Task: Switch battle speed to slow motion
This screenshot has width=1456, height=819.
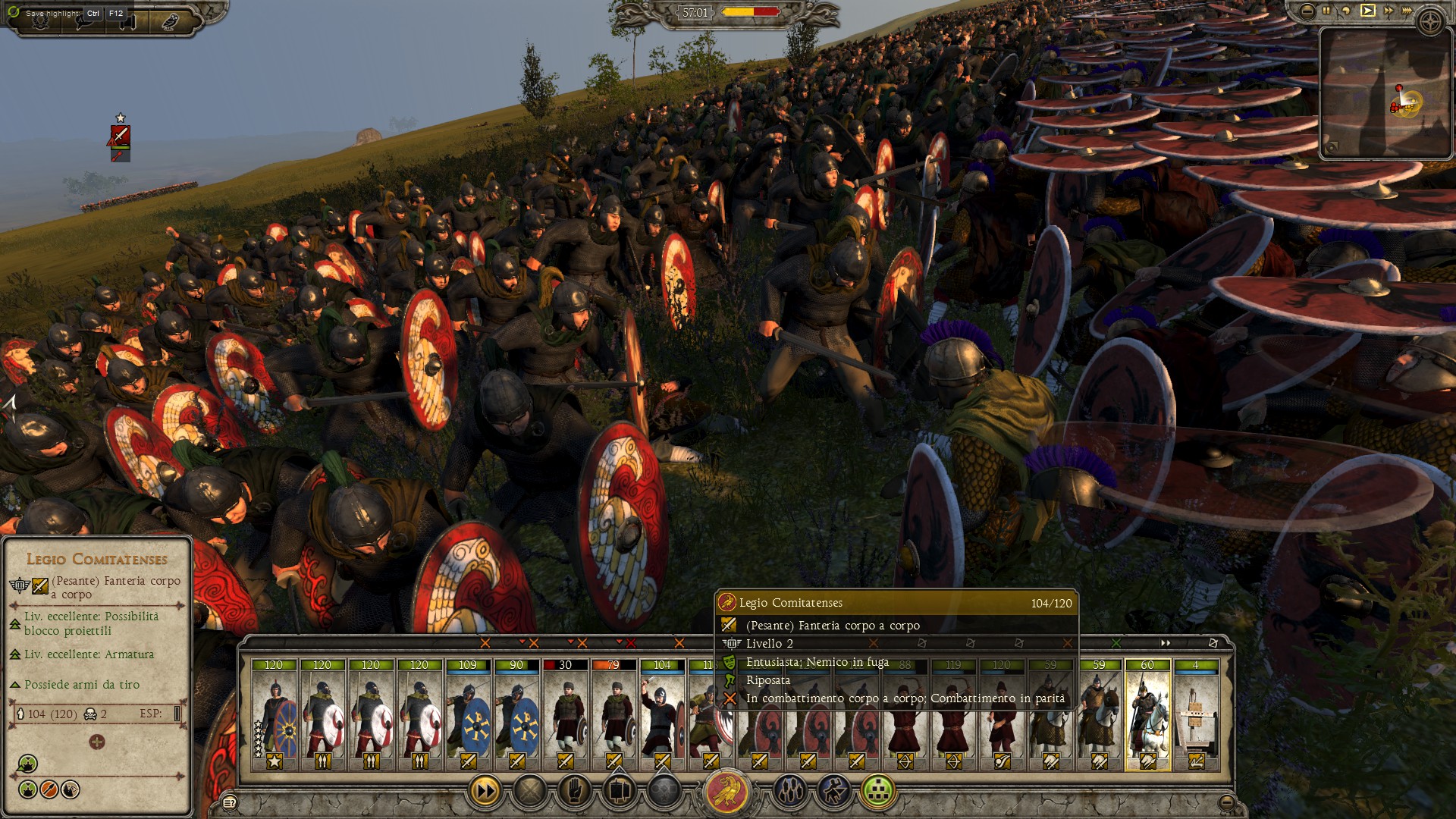Action: [x=1347, y=11]
